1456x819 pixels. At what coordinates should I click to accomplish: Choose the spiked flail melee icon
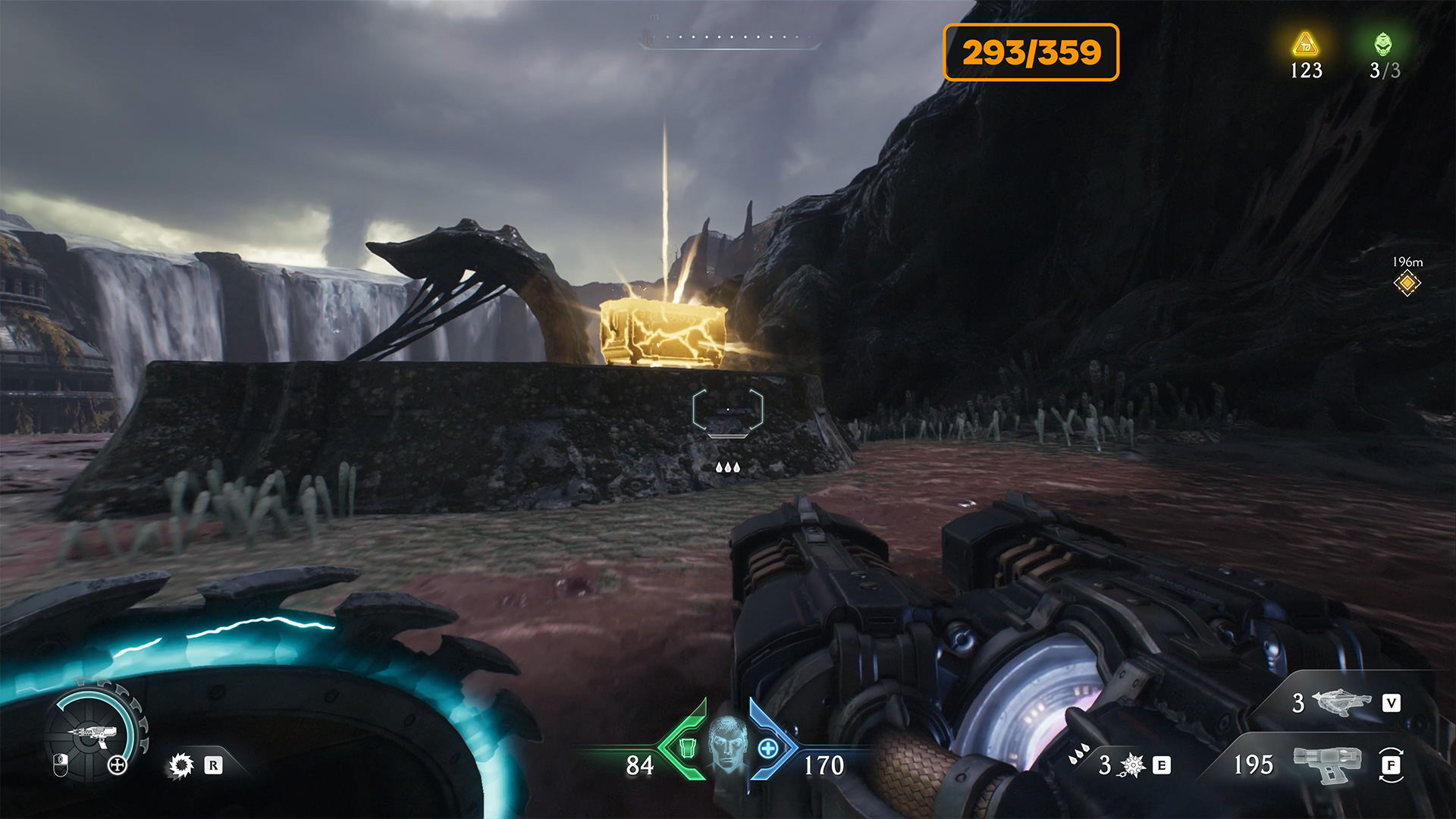click(x=1132, y=765)
